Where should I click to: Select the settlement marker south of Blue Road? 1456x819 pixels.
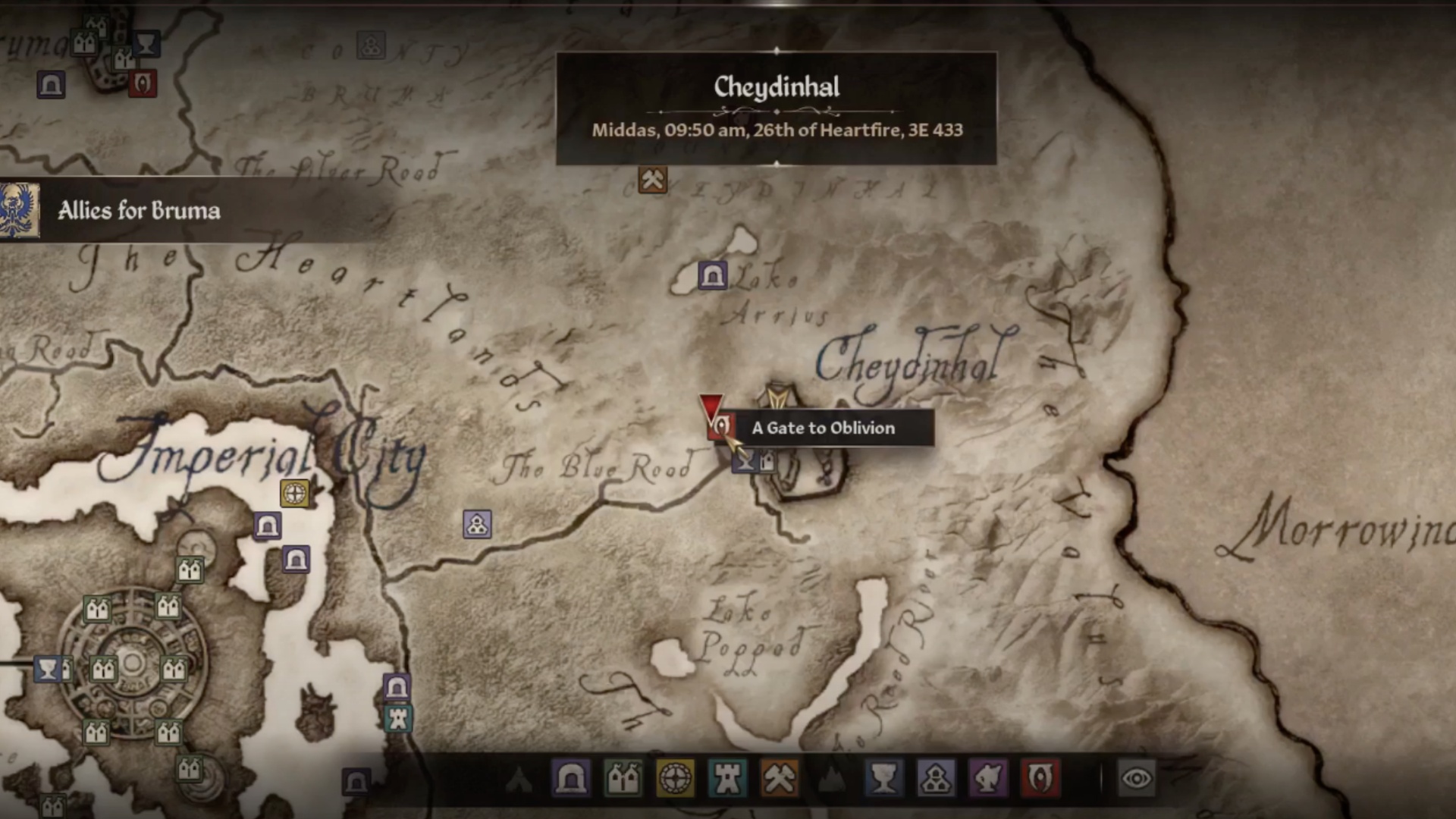pyautogui.click(x=477, y=524)
